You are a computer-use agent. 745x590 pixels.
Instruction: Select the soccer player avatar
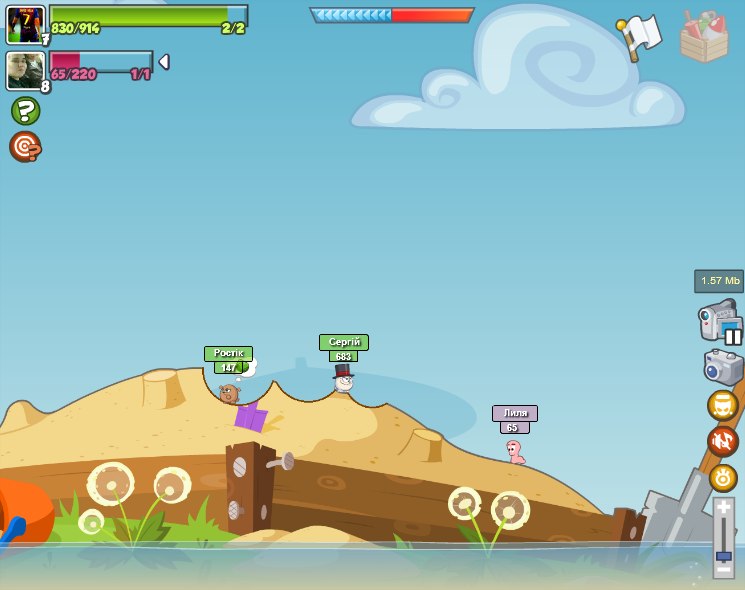click(x=25, y=24)
